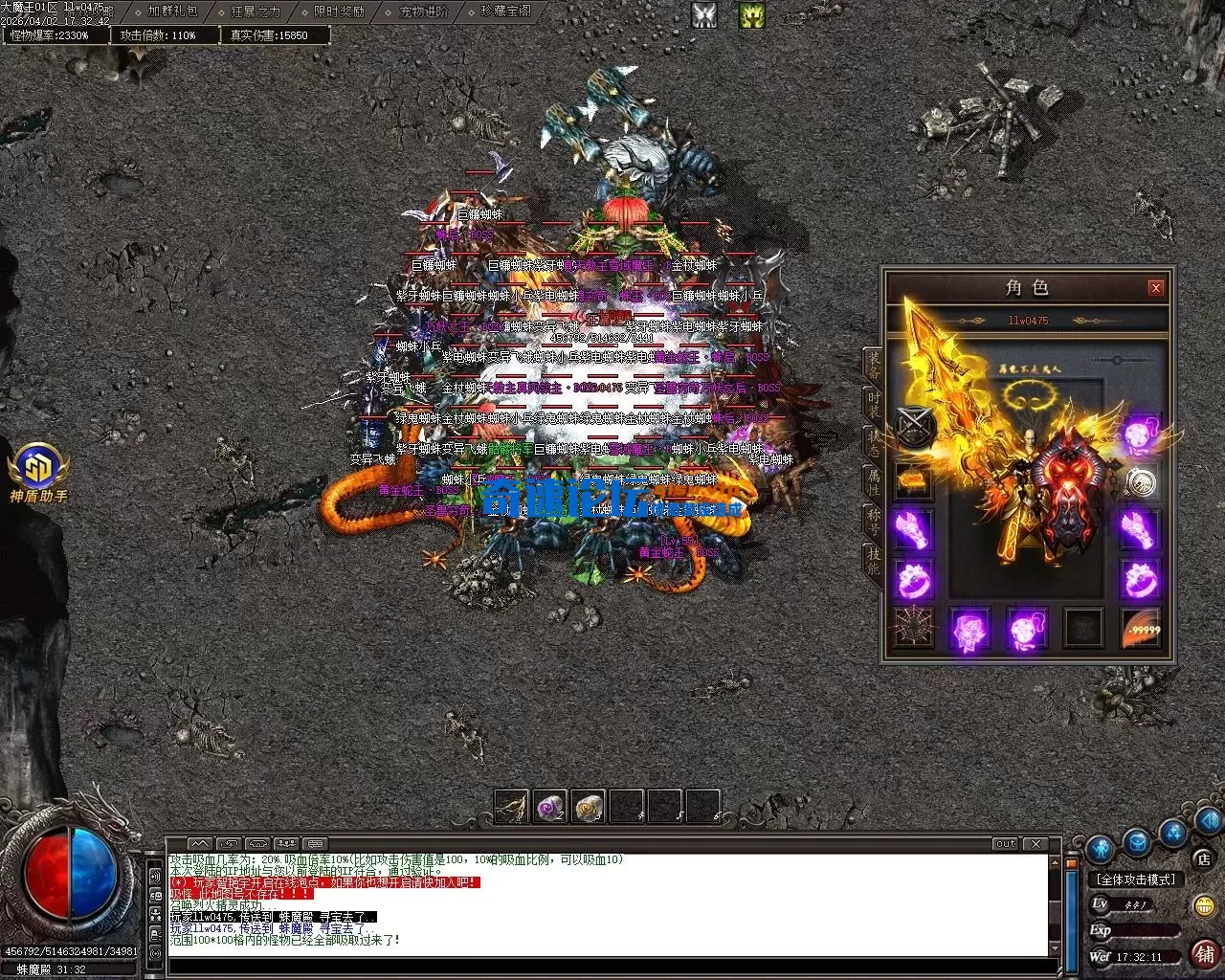Open the bag with the blue backpack button
The width and height of the screenshot is (1225, 980).
1137,842
